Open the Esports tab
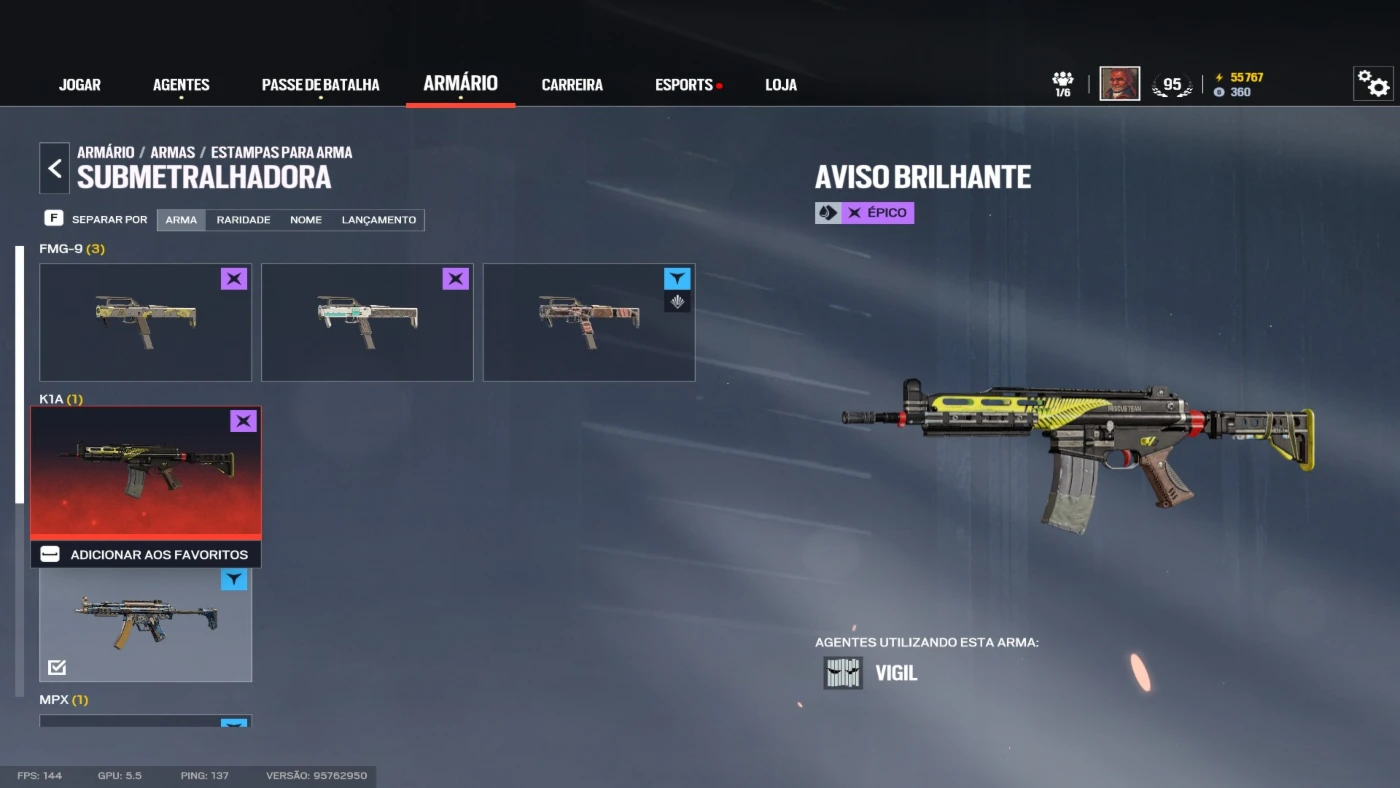Screen dimensions: 1400x788 pos(685,85)
